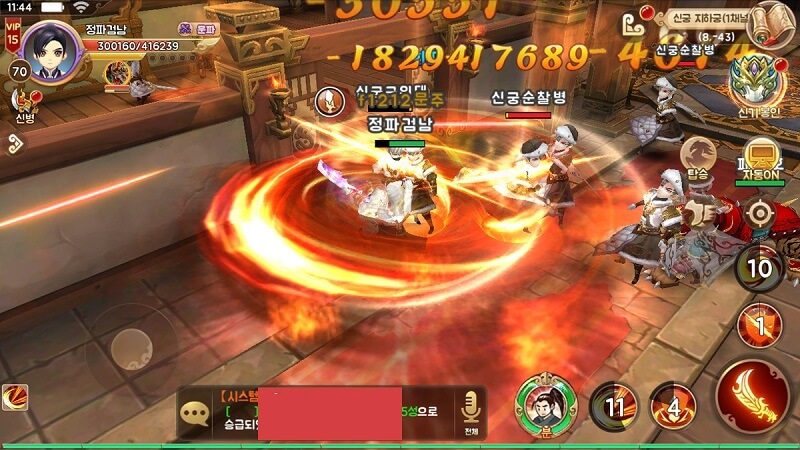
Task: Use the whirlwind skill showing 11
Action: click(612, 406)
